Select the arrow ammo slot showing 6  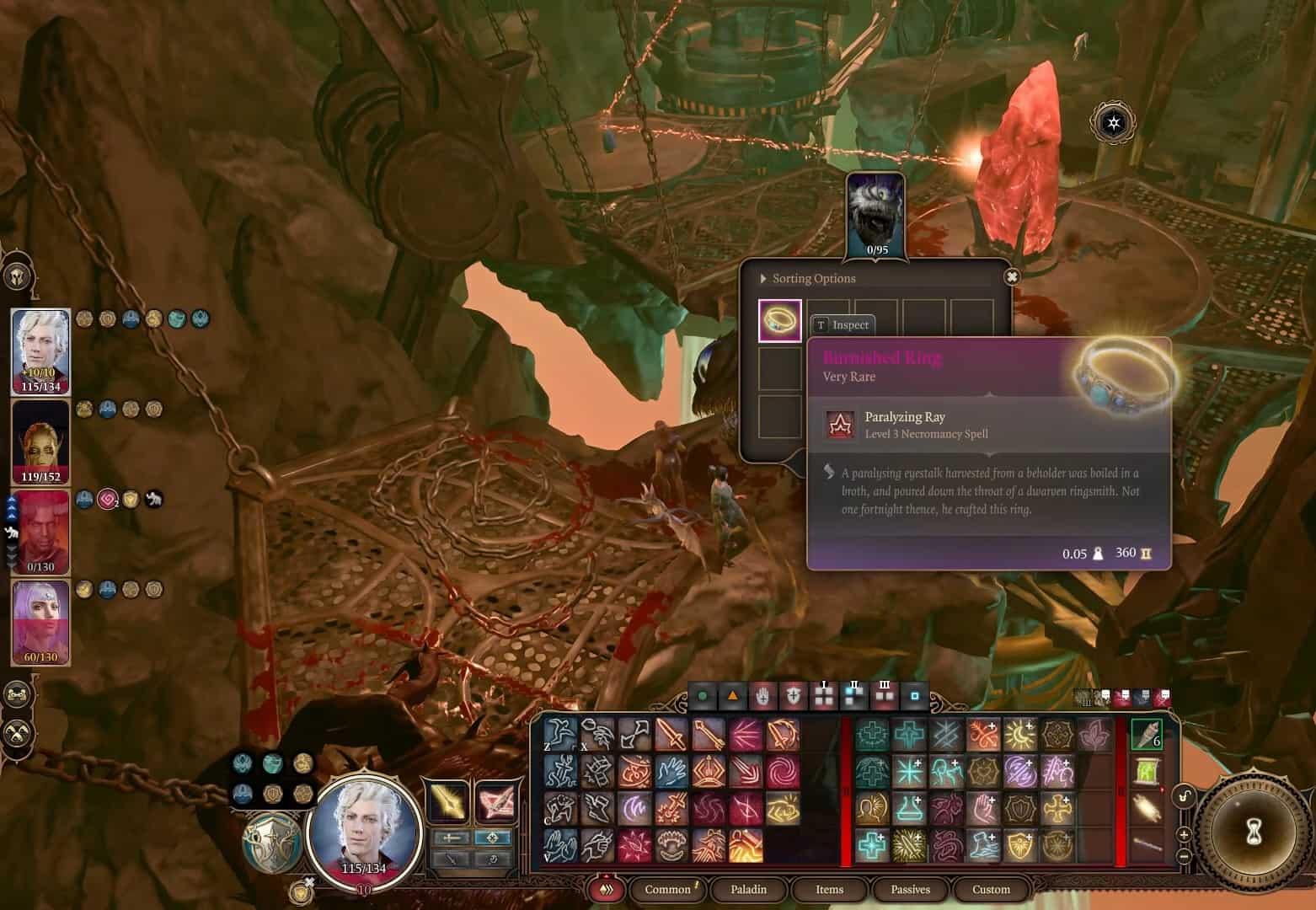[x=1146, y=734]
